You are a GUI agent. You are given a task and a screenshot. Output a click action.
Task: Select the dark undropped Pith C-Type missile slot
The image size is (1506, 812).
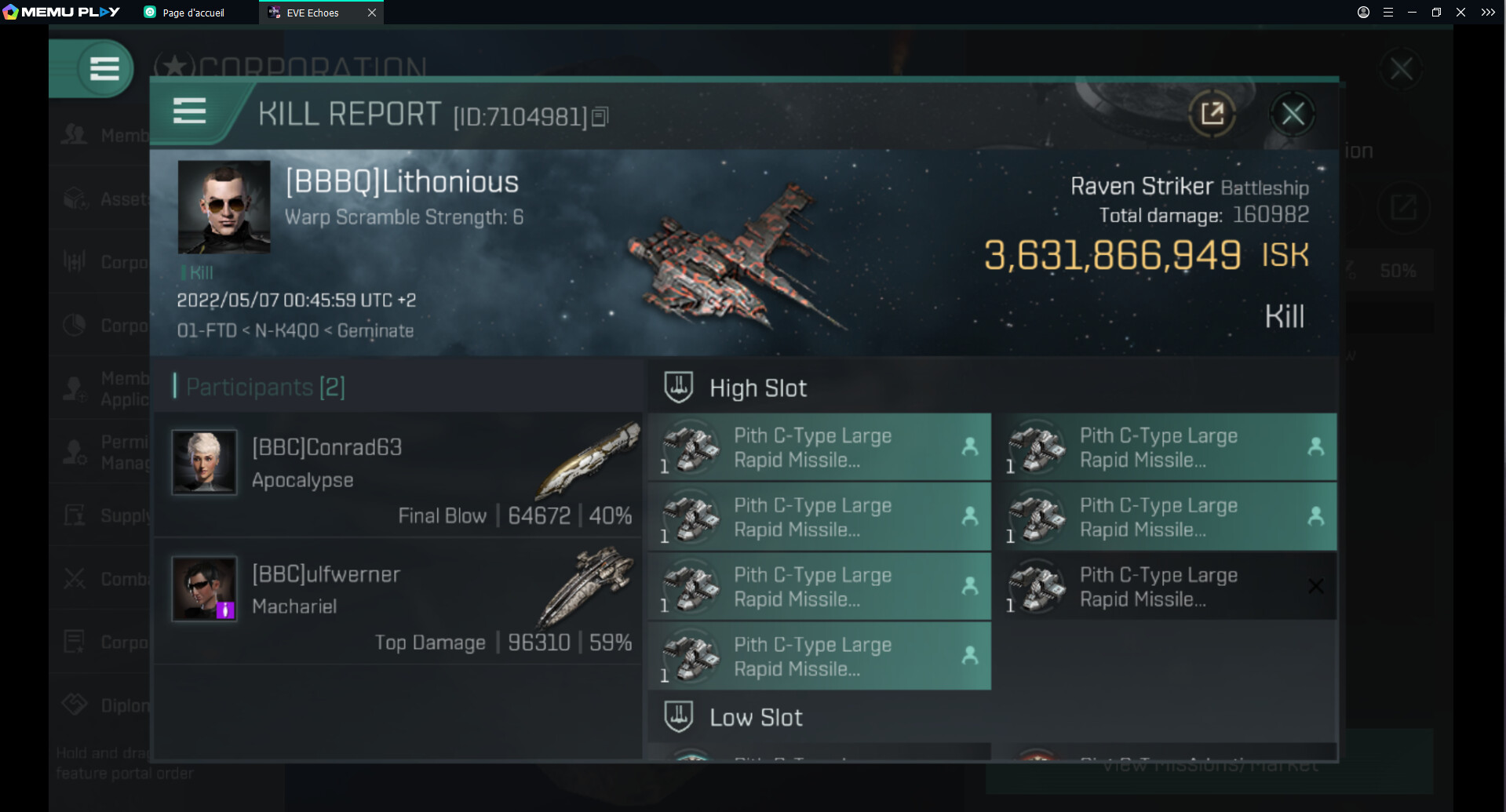coord(1163,587)
